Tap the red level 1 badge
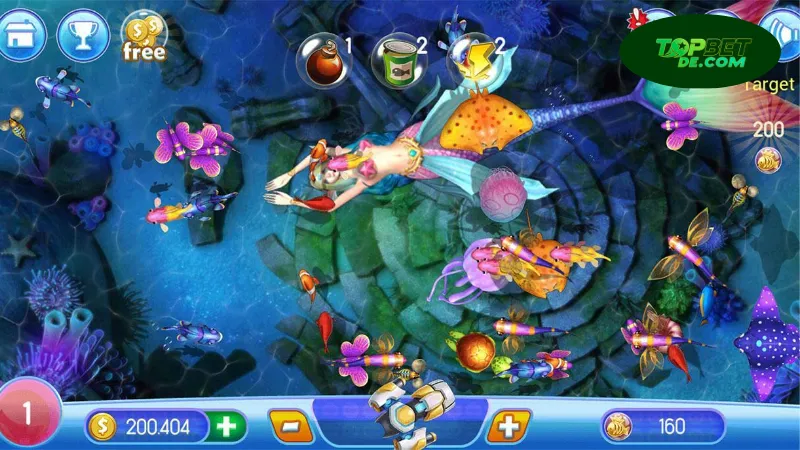The width and height of the screenshot is (800, 450). (28, 413)
